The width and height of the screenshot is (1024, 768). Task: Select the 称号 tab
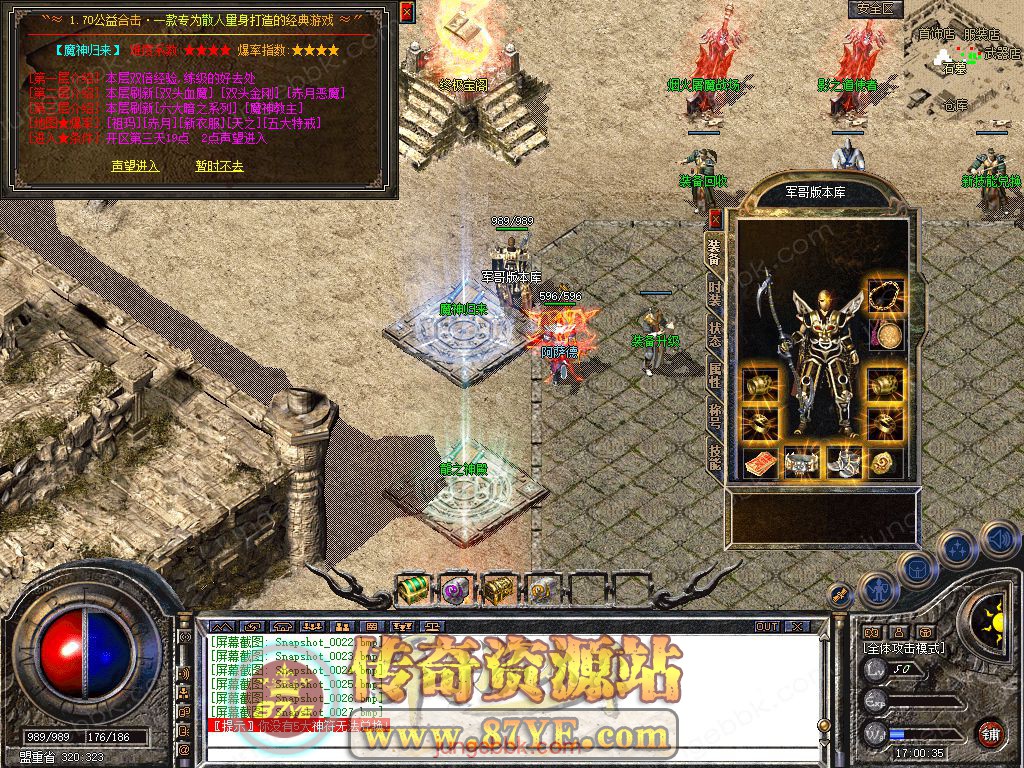tap(715, 415)
